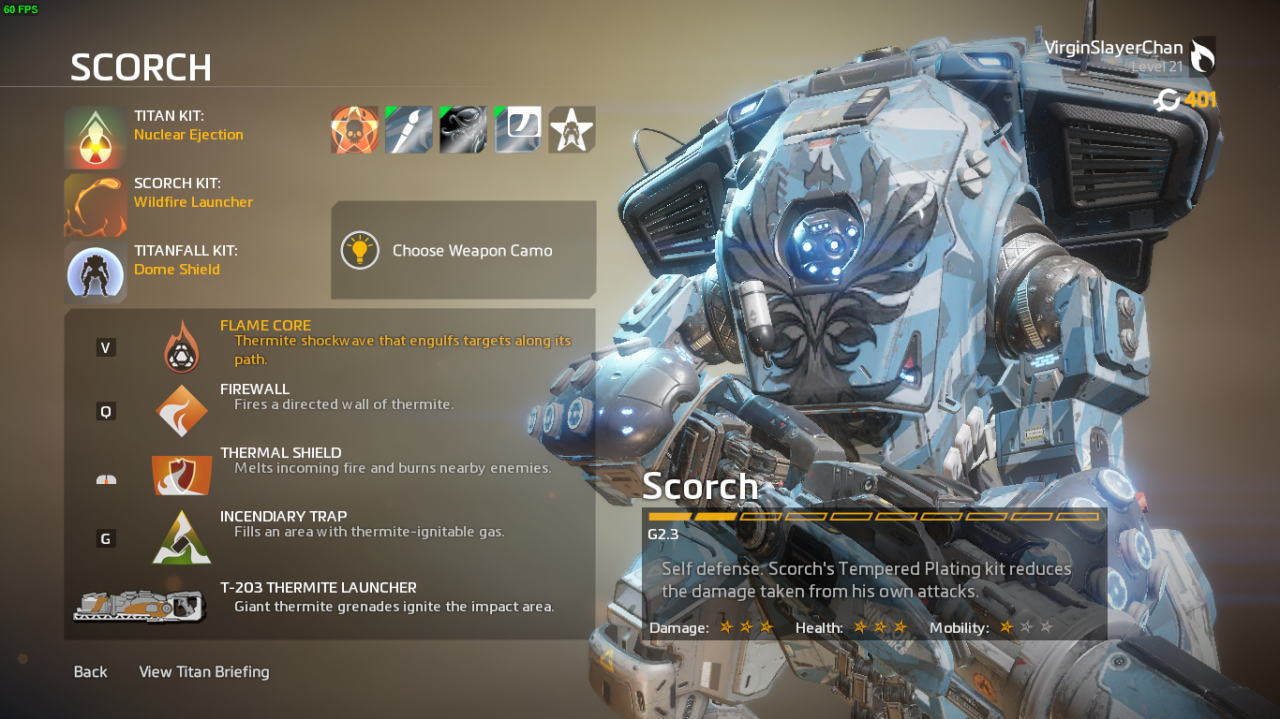Change the Scorch Kit Wildfire Launcher
This screenshot has height=719, width=1280.
tap(96, 204)
